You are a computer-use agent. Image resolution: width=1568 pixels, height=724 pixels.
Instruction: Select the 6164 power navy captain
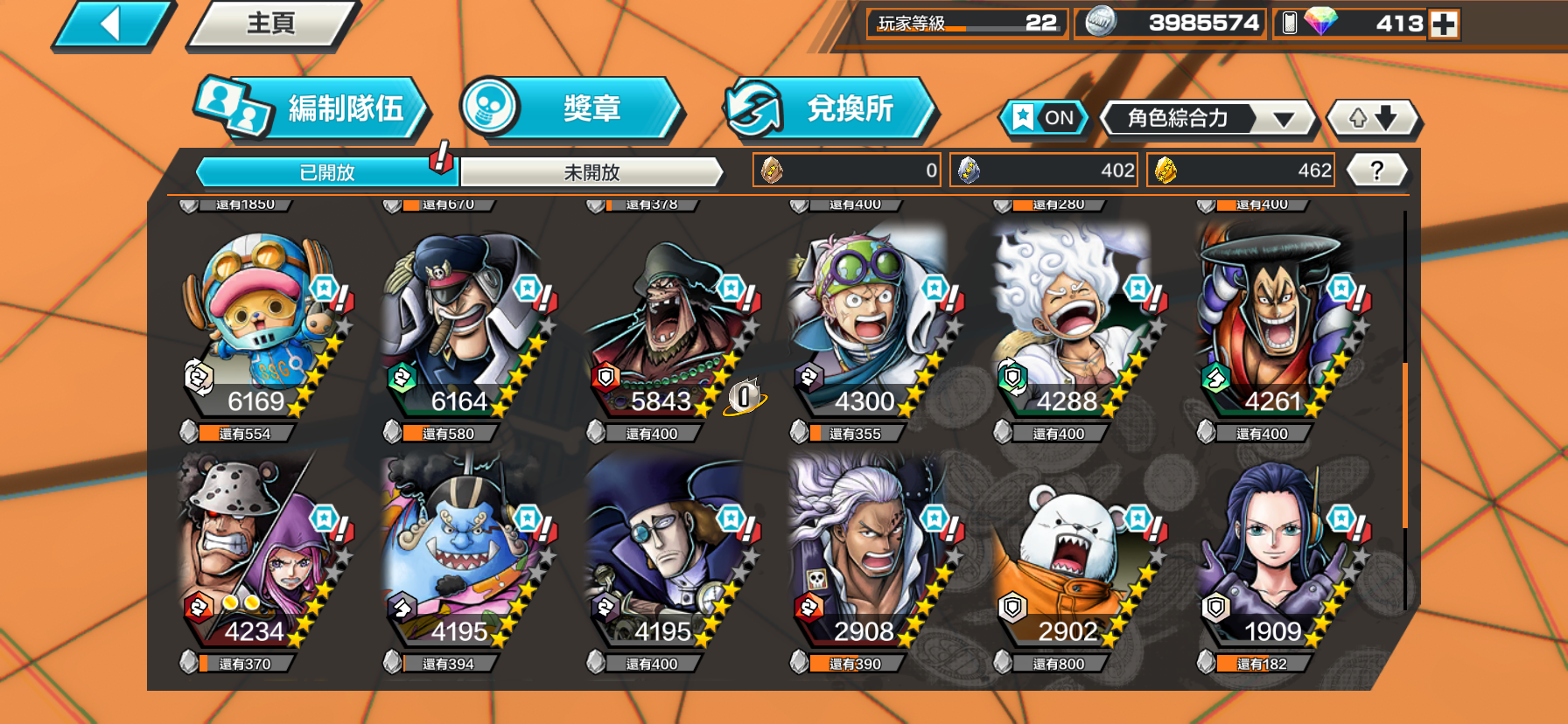(x=462, y=324)
